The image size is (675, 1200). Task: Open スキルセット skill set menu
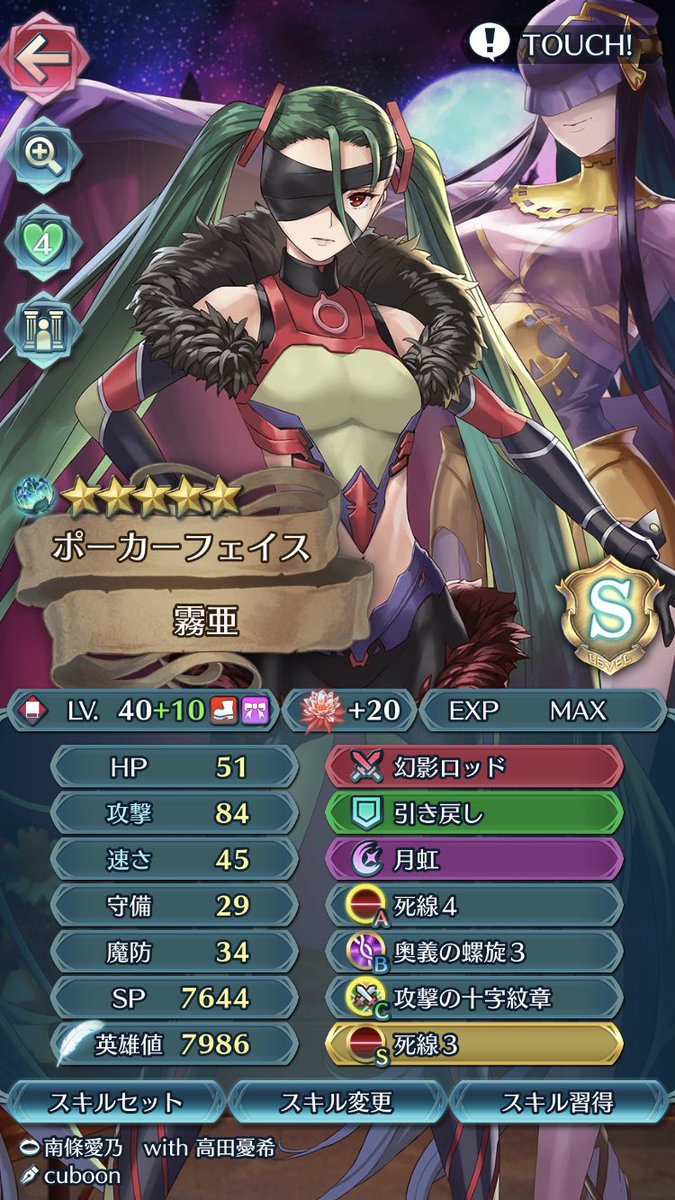click(x=118, y=1103)
